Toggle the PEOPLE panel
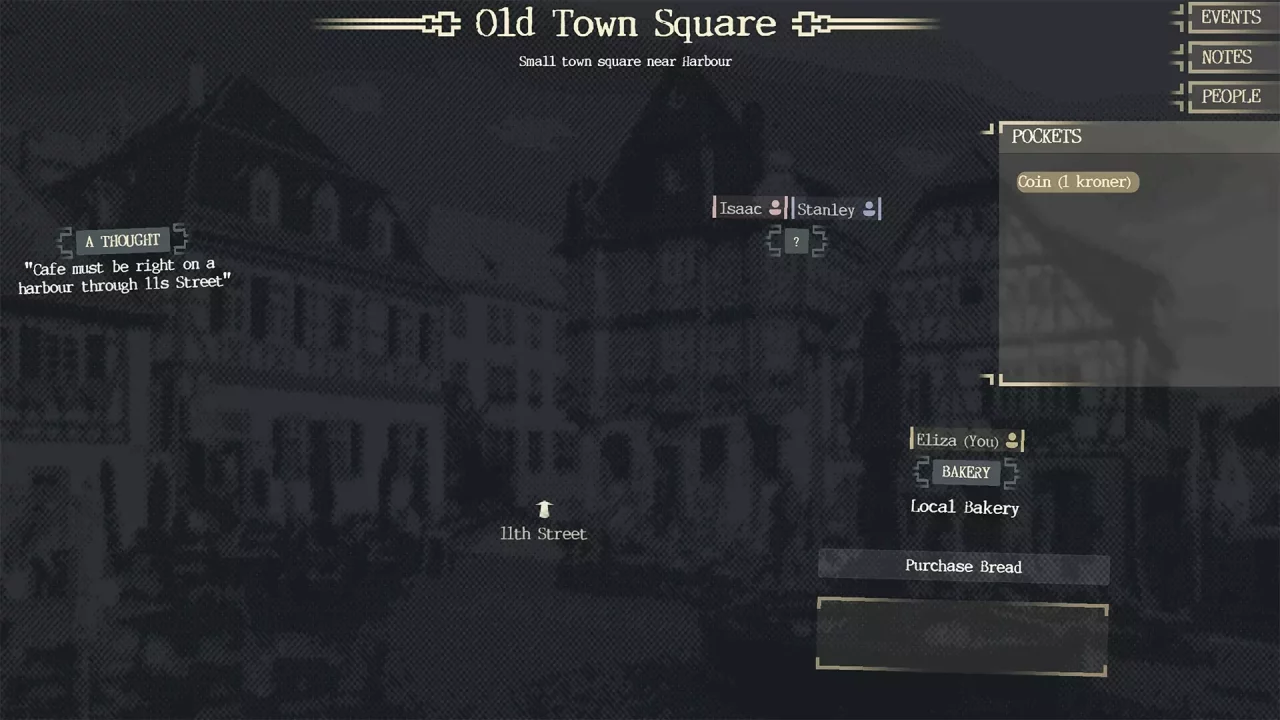This screenshot has height=720, width=1280. 1230,96
